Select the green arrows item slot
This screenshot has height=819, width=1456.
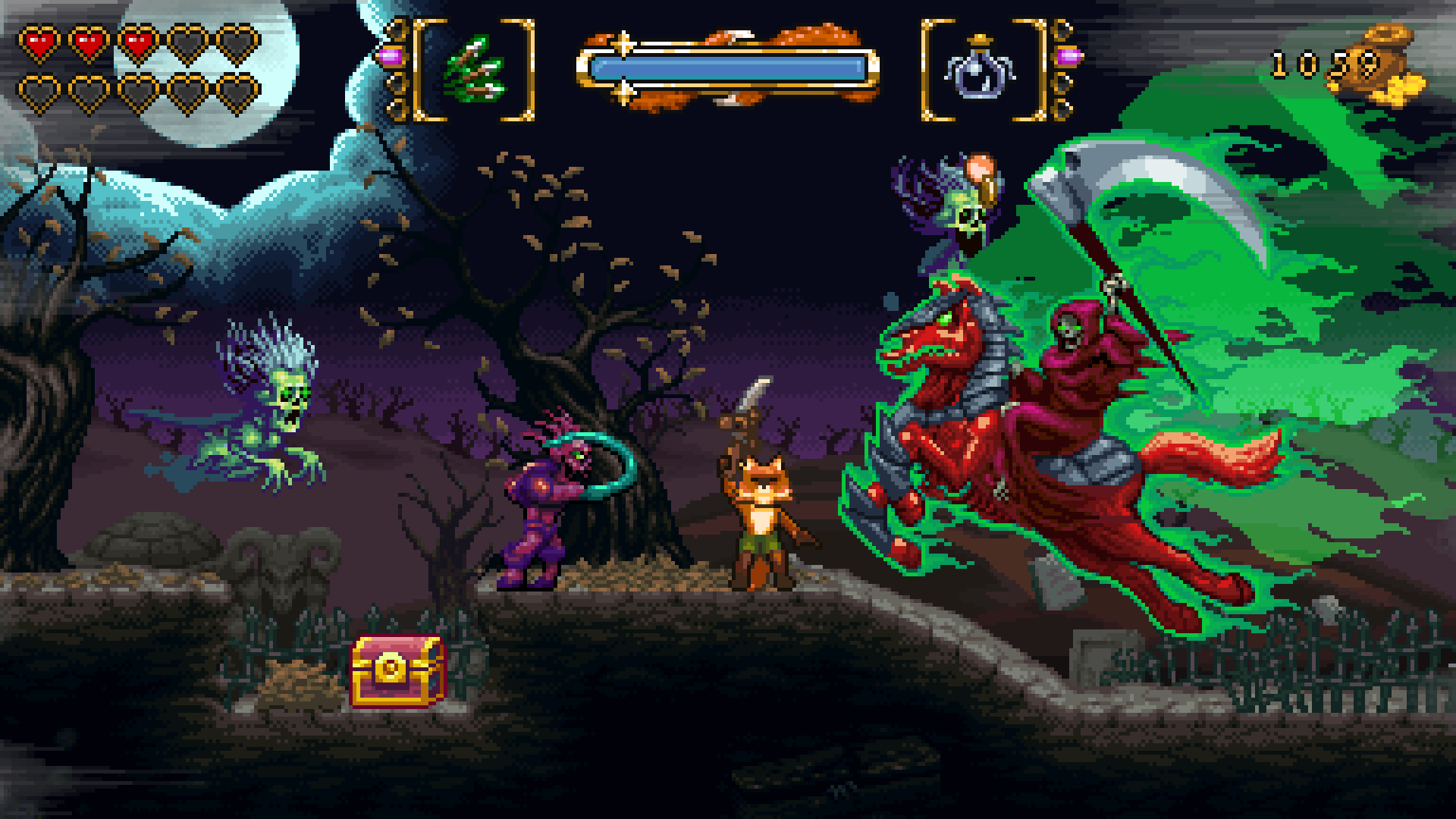474,68
